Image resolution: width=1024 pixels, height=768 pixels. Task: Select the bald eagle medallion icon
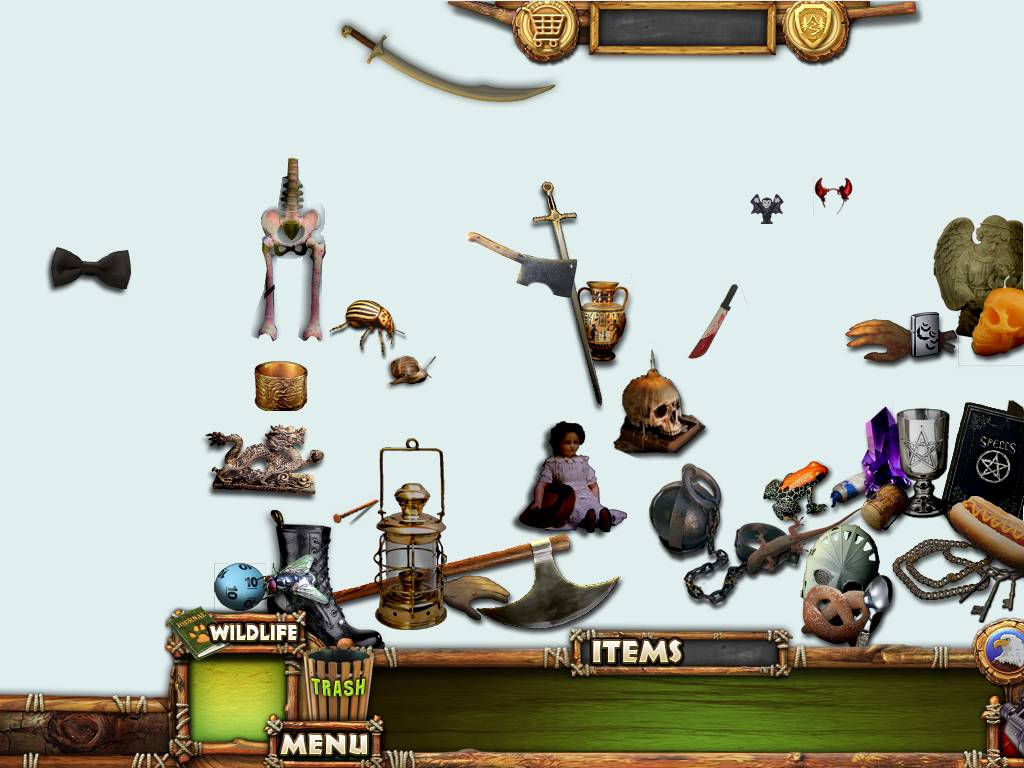tap(1001, 652)
